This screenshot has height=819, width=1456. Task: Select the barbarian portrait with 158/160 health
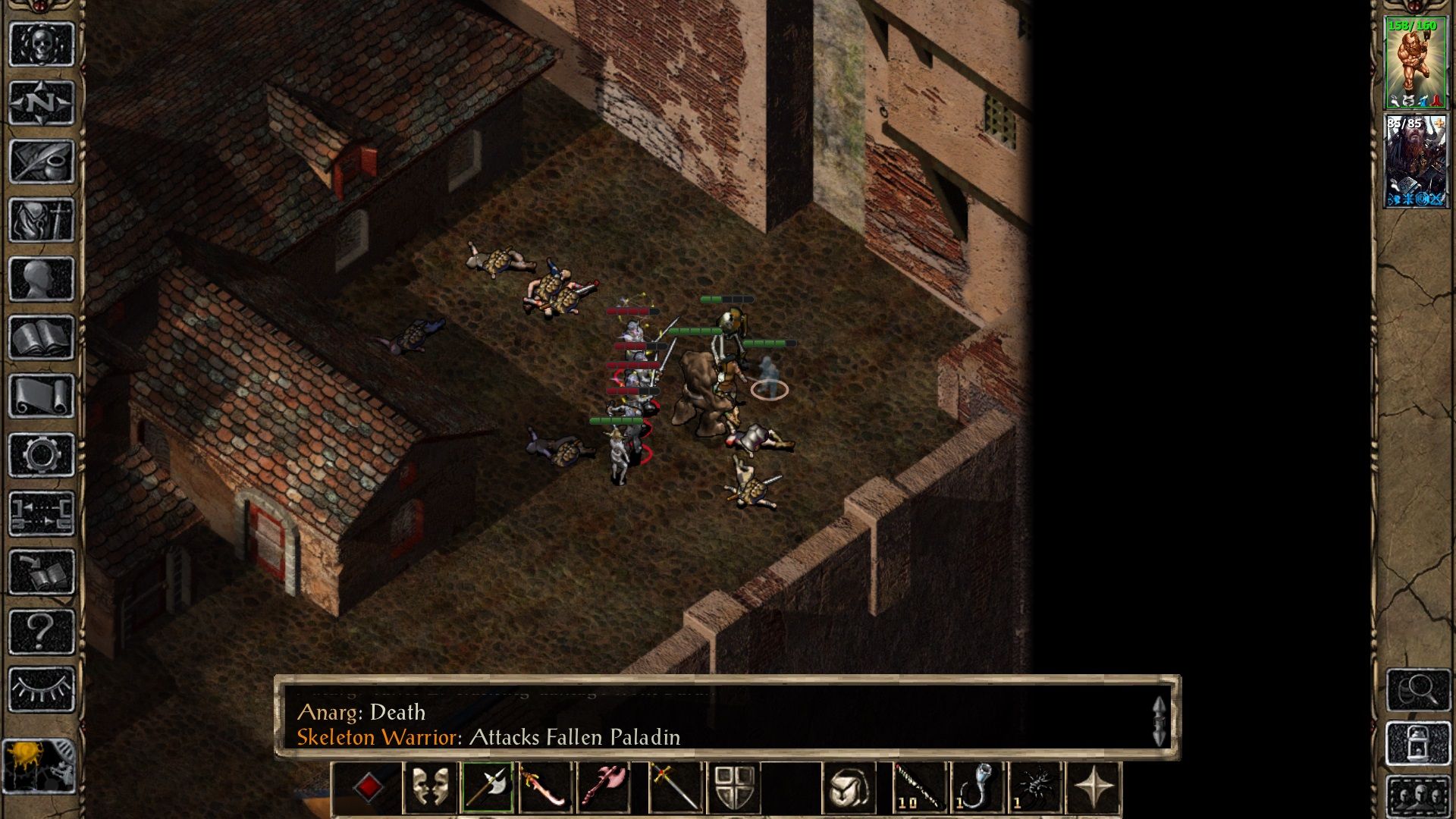pos(1415,64)
